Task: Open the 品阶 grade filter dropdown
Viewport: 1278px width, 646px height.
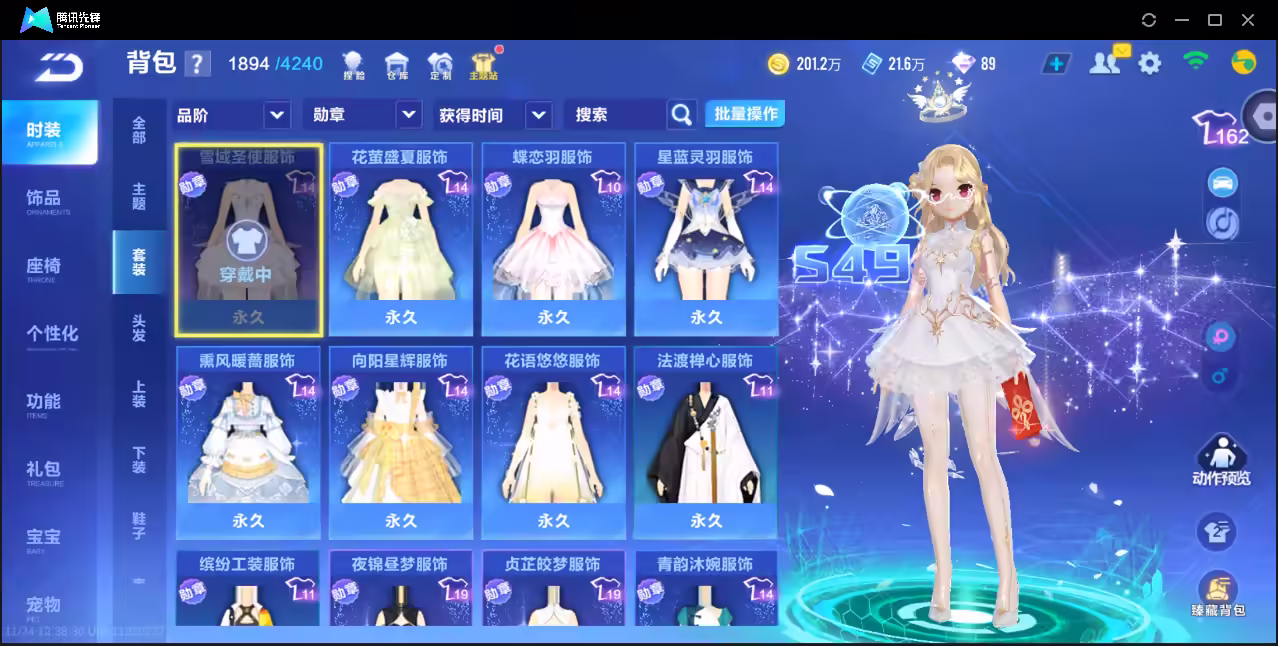Action: pyautogui.click(x=277, y=115)
